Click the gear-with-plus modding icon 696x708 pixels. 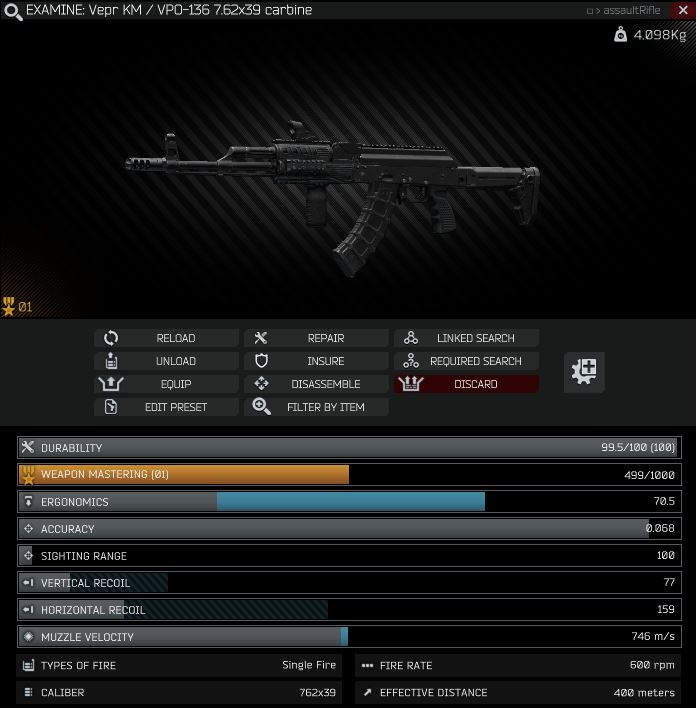584,371
